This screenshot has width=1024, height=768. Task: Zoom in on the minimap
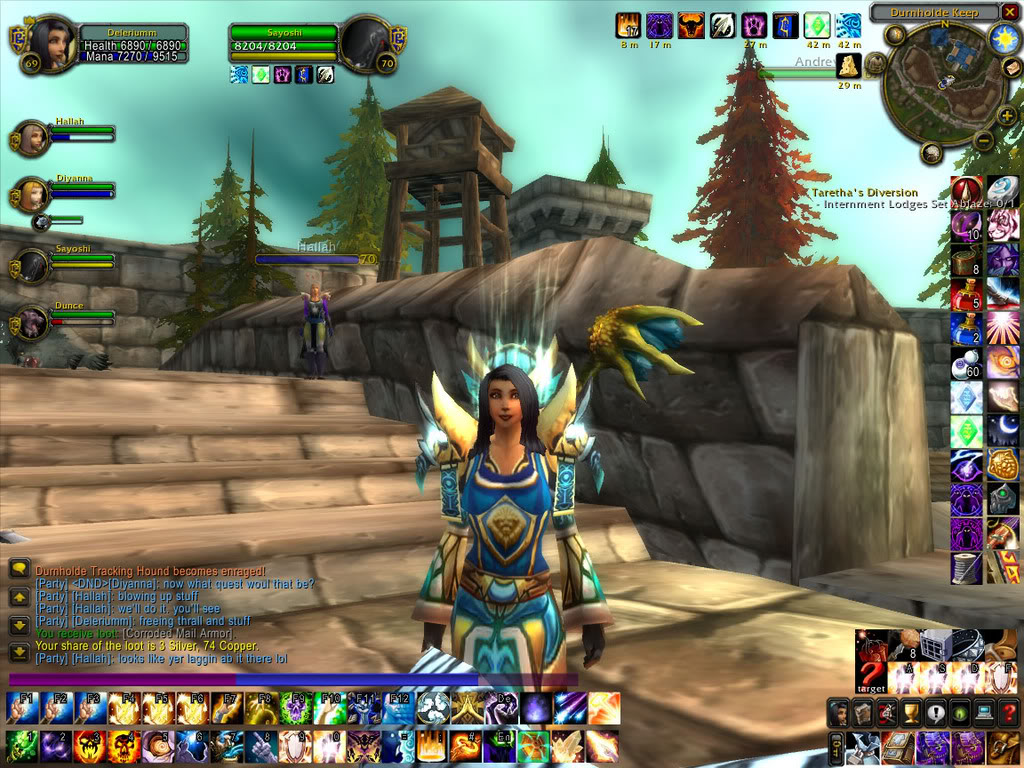coord(1006,116)
